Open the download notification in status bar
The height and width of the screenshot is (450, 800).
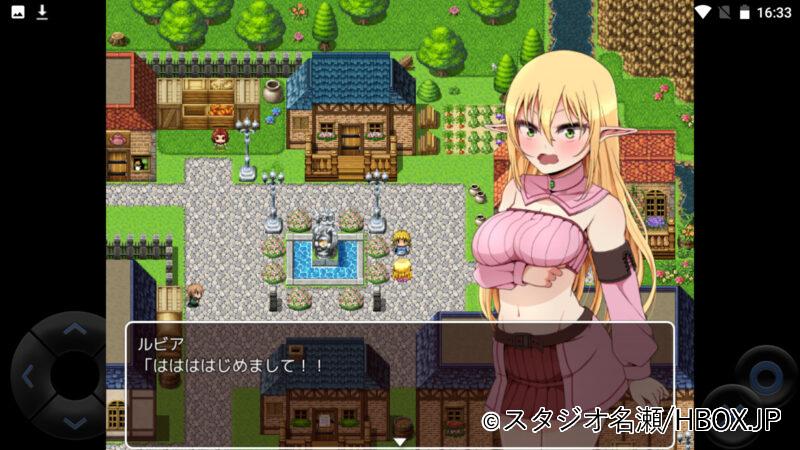[x=42, y=12]
